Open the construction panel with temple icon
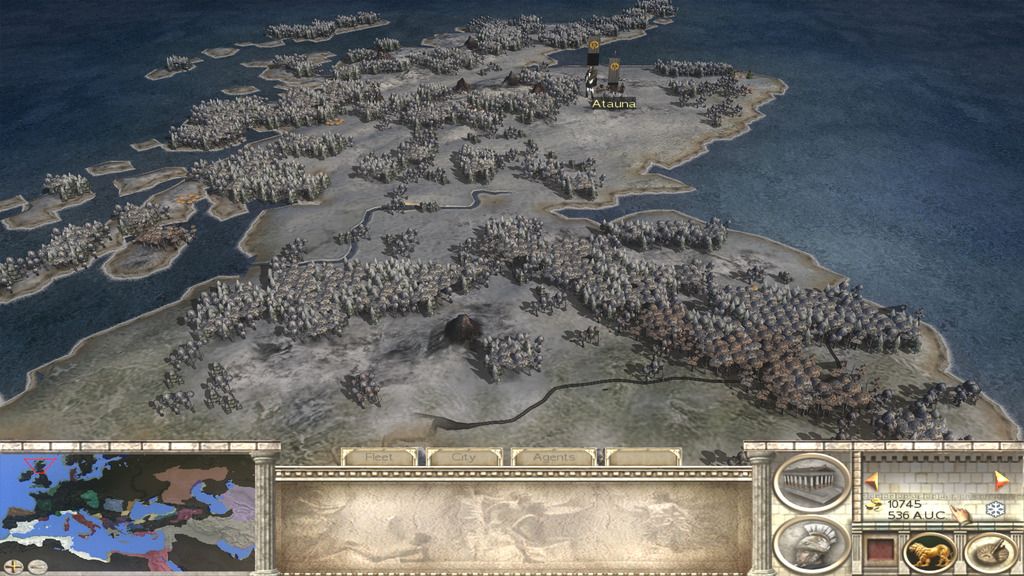 (x=811, y=482)
